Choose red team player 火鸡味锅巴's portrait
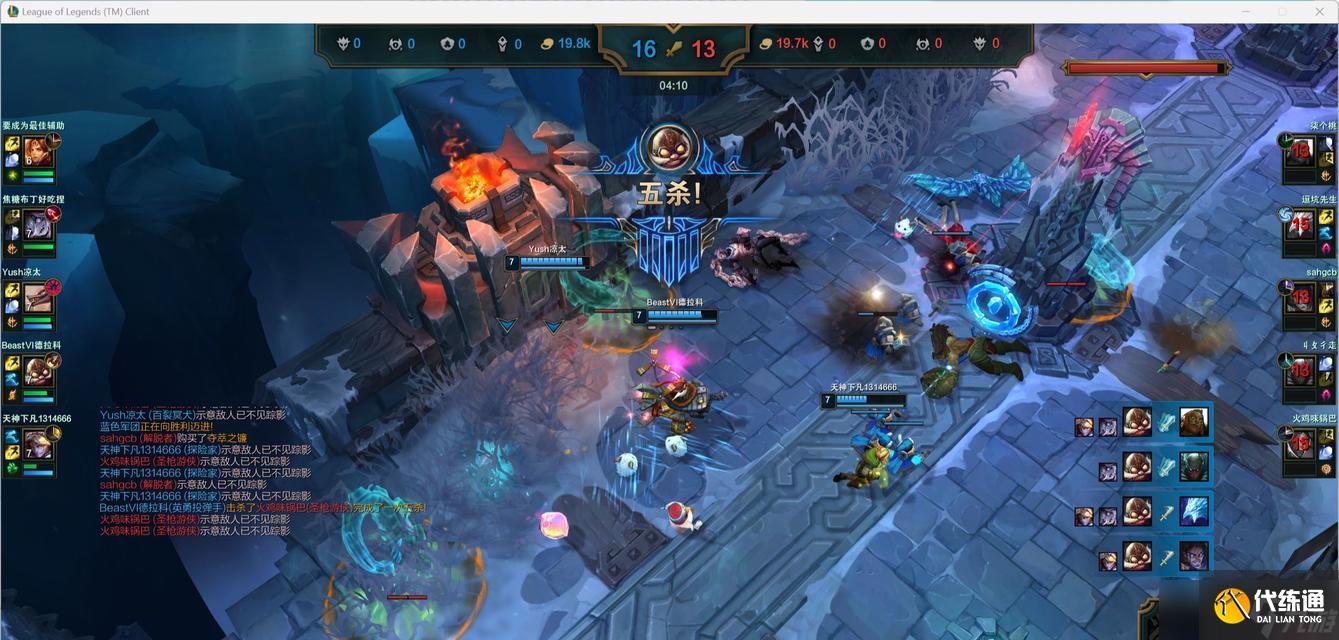Viewport: 1339px width, 640px height. pos(1300,444)
